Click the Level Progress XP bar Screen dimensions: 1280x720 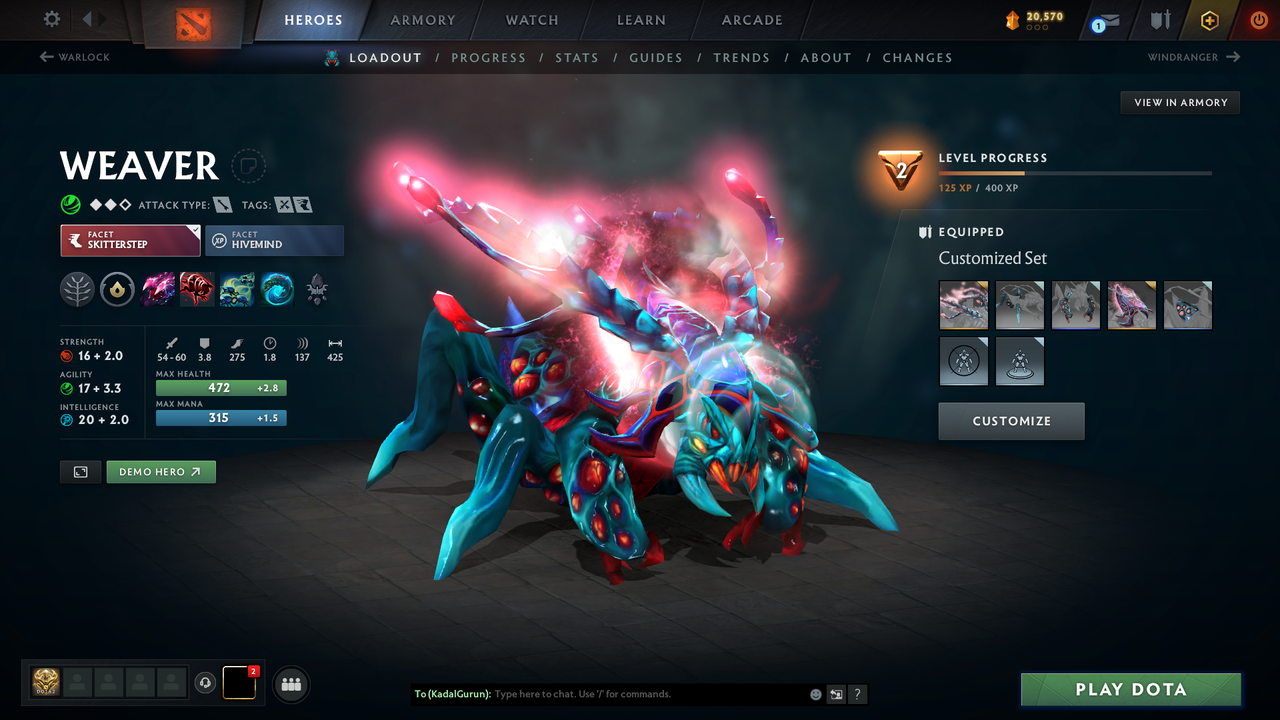click(x=1076, y=172)
